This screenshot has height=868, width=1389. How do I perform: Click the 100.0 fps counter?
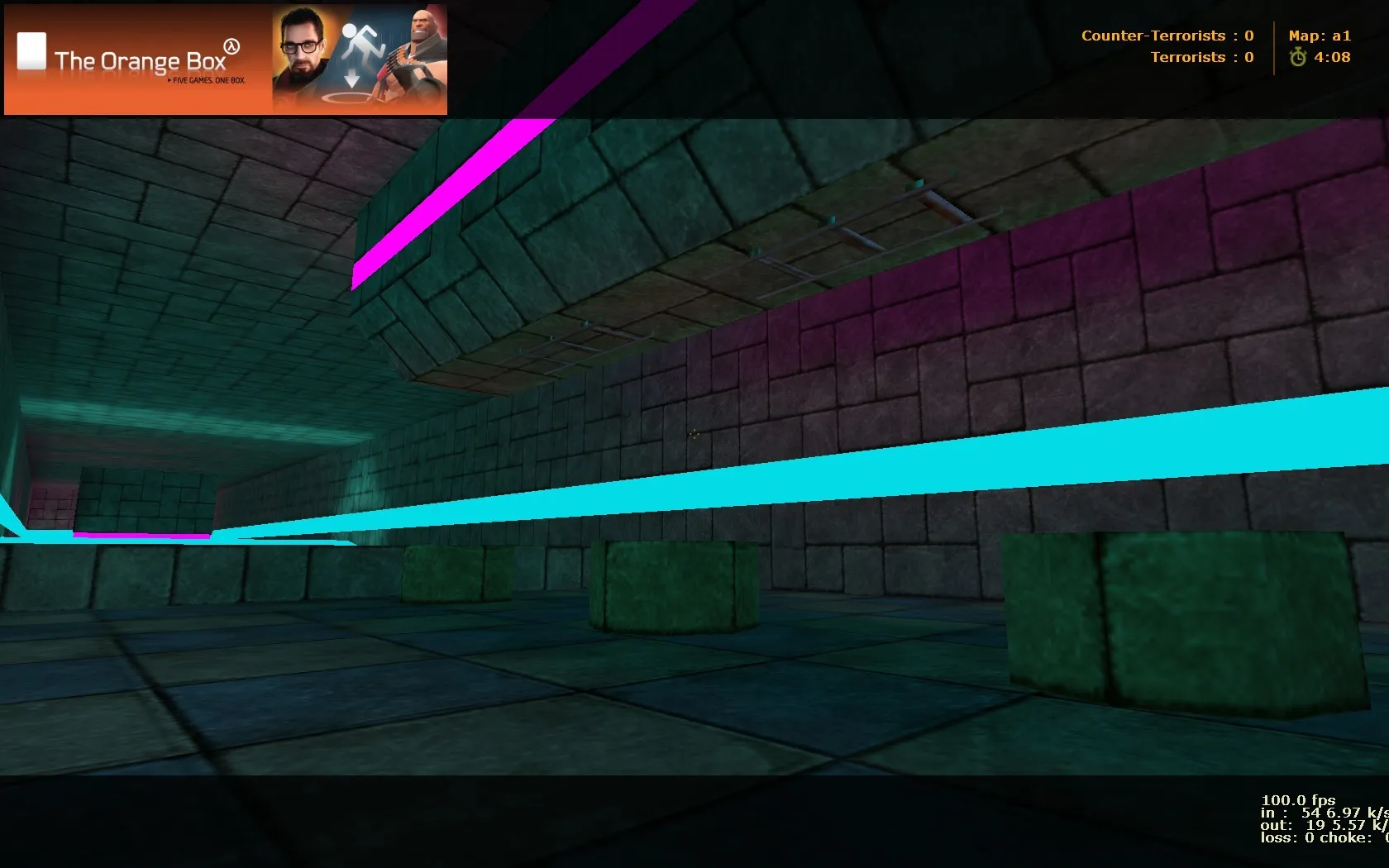pos(1298,800)
